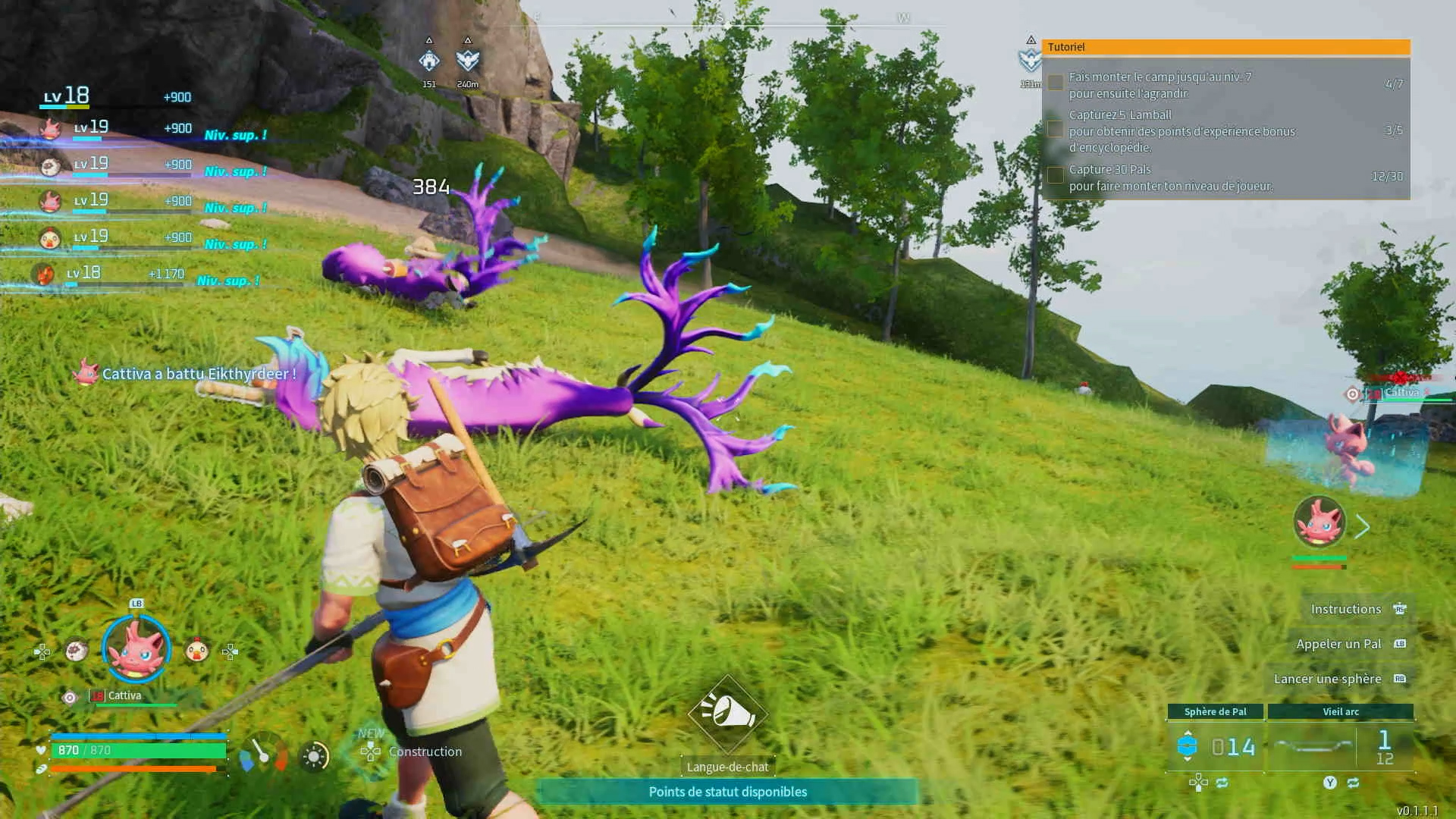Click the 240m waypoint marker on compass
Image resolution: width=1456 pixels, height=819 pixels.
pos(468,61)
